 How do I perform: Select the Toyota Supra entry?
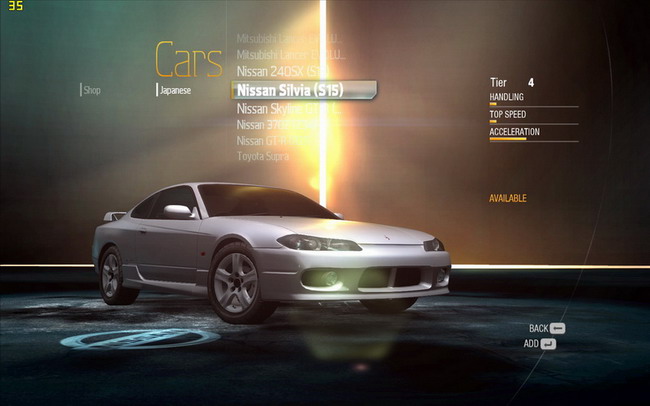[263, 157]
